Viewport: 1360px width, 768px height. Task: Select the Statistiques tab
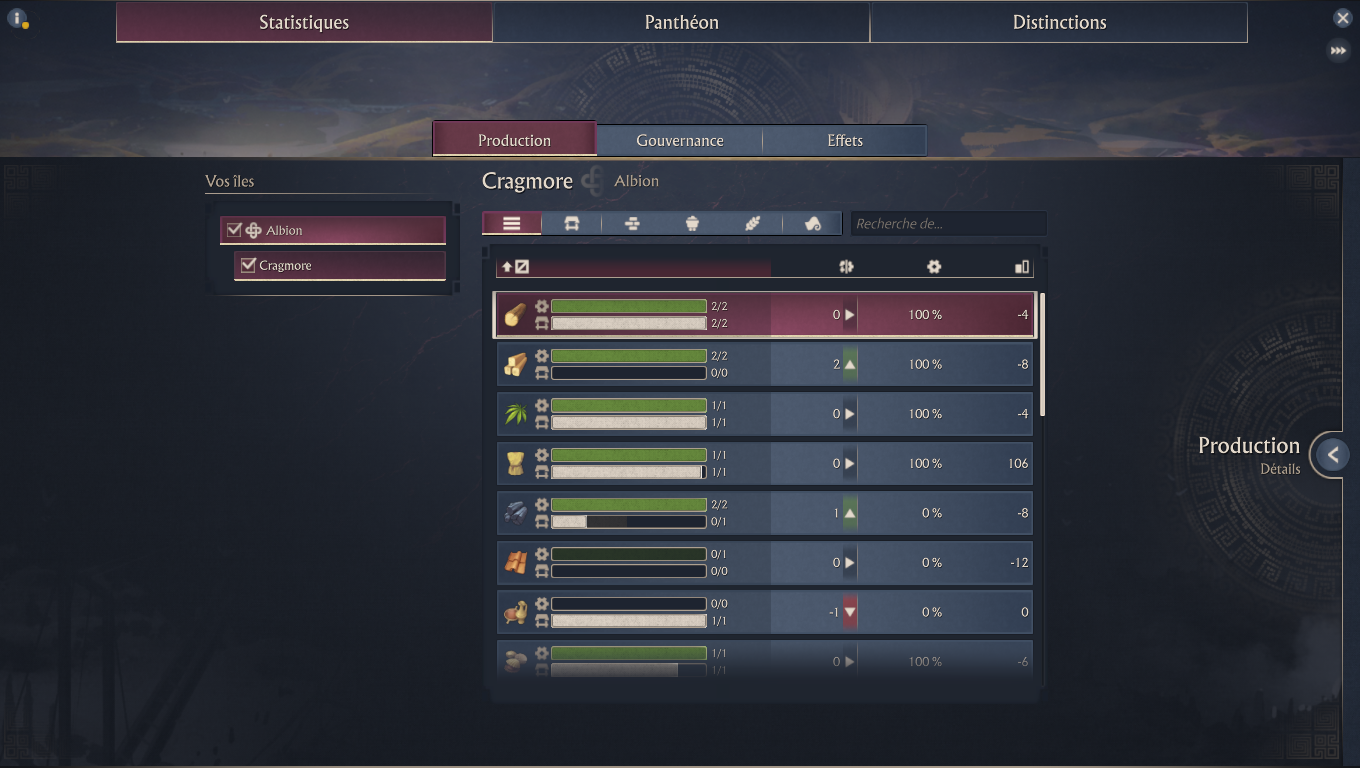(x=304, y=22)
